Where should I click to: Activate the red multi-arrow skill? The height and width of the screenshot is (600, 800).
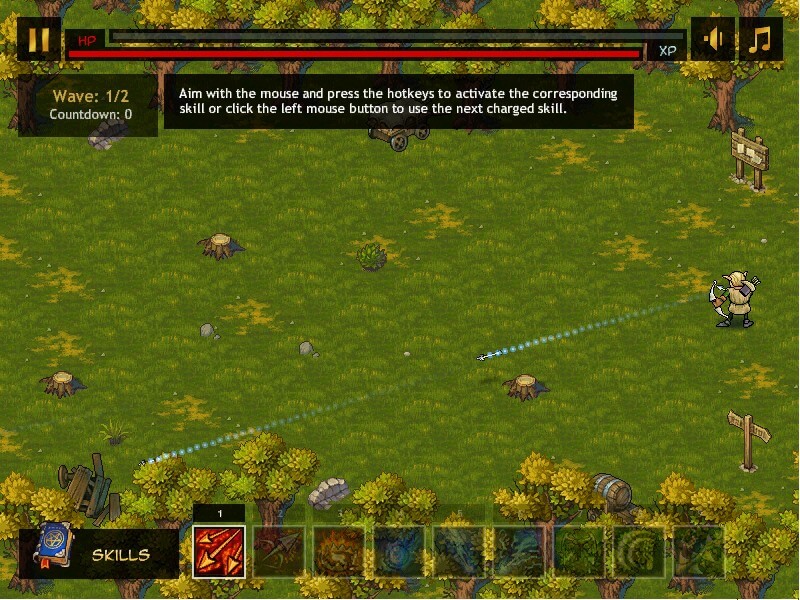tap(219, 551)
